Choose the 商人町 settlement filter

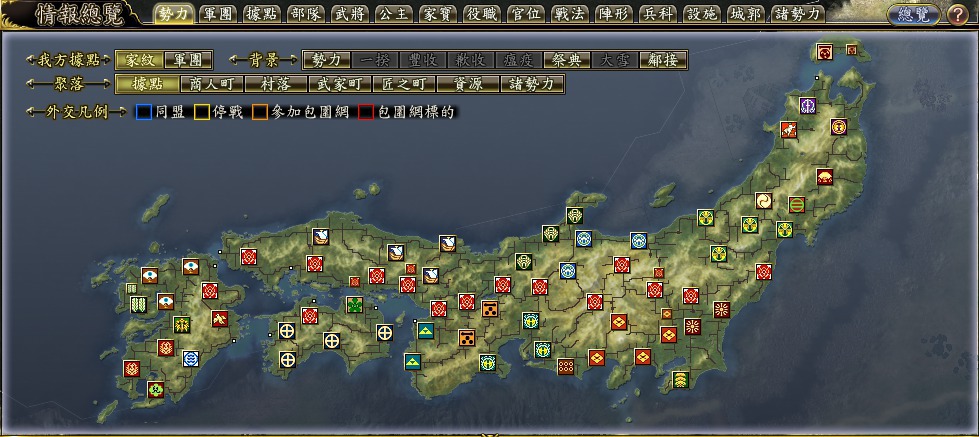point(210,85)
